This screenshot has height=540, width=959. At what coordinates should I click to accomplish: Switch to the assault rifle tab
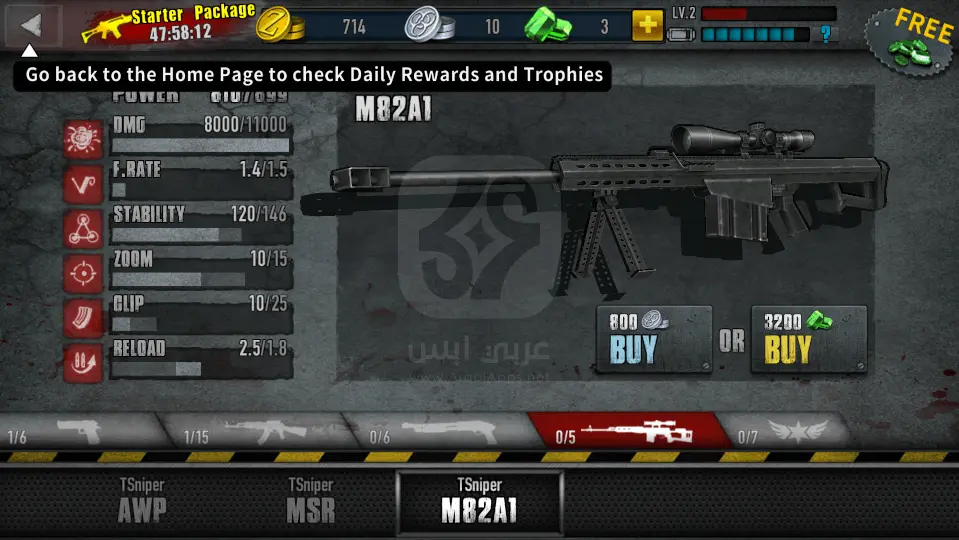254,431
